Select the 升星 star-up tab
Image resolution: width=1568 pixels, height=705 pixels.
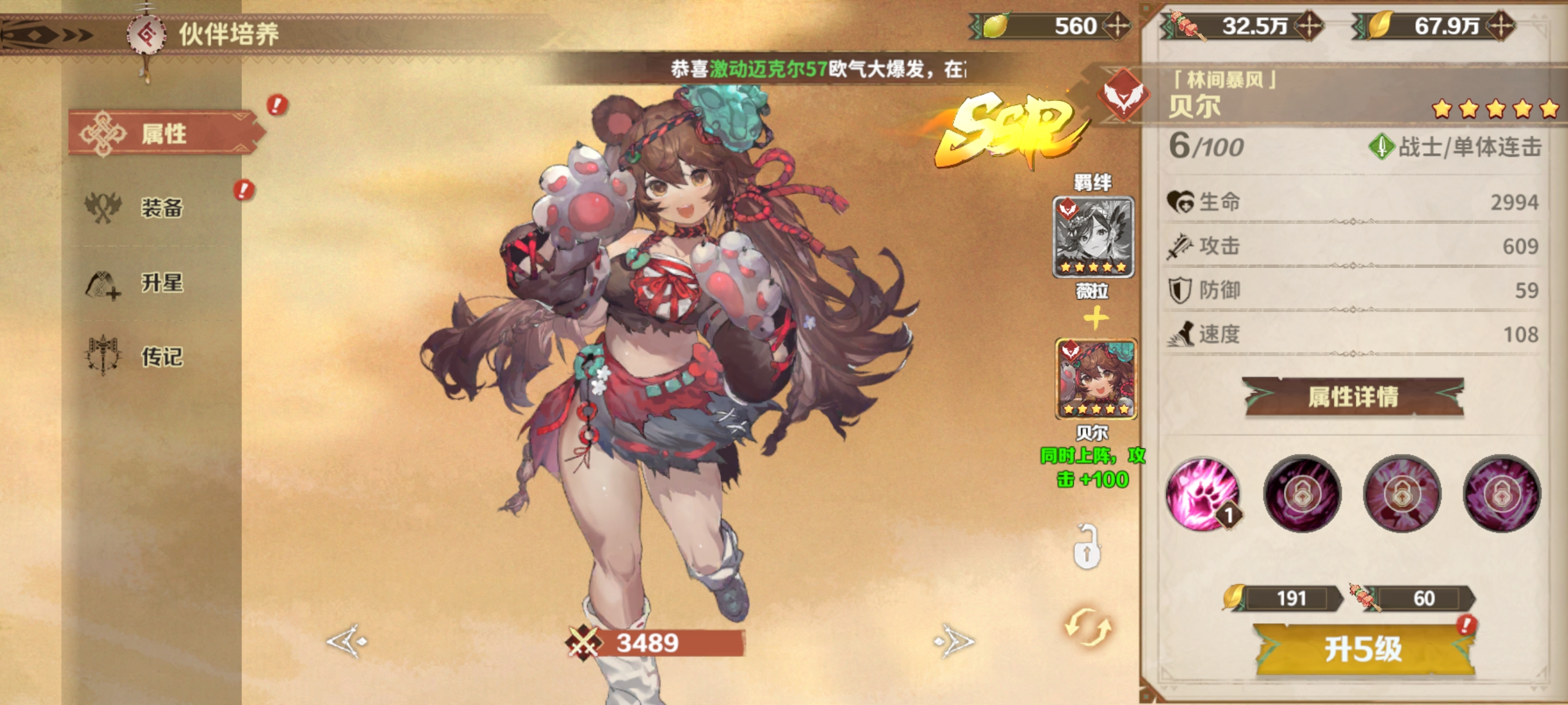tap(161, 283)
